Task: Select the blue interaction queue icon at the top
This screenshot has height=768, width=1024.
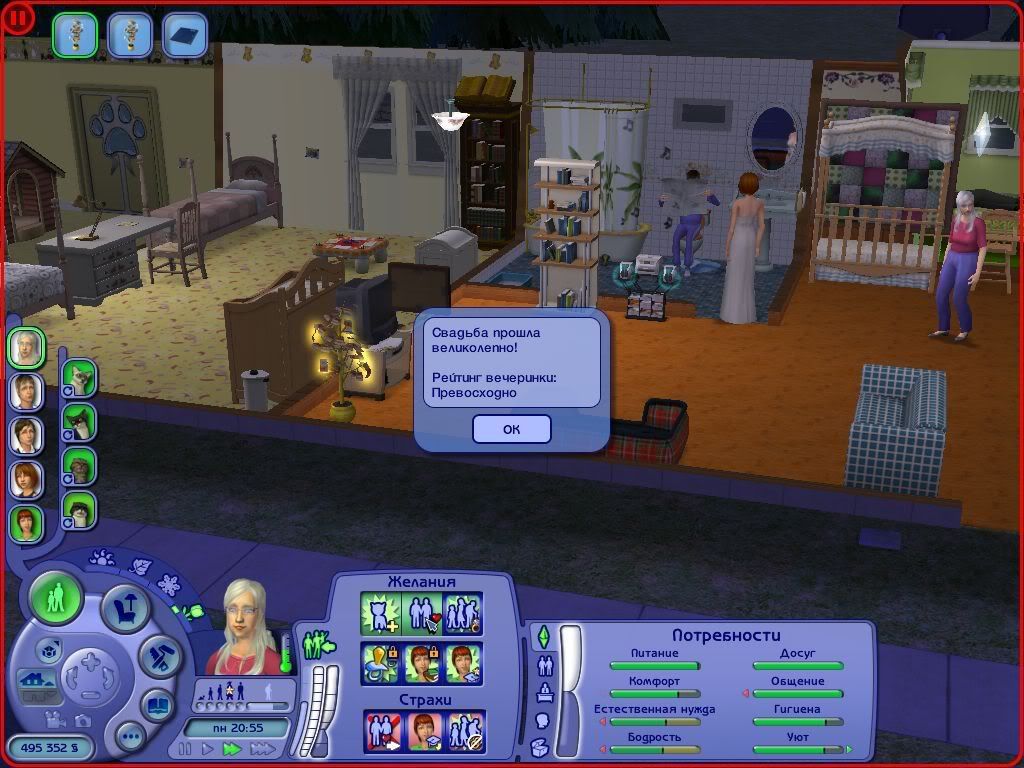Action: click(x=184, y=32)
